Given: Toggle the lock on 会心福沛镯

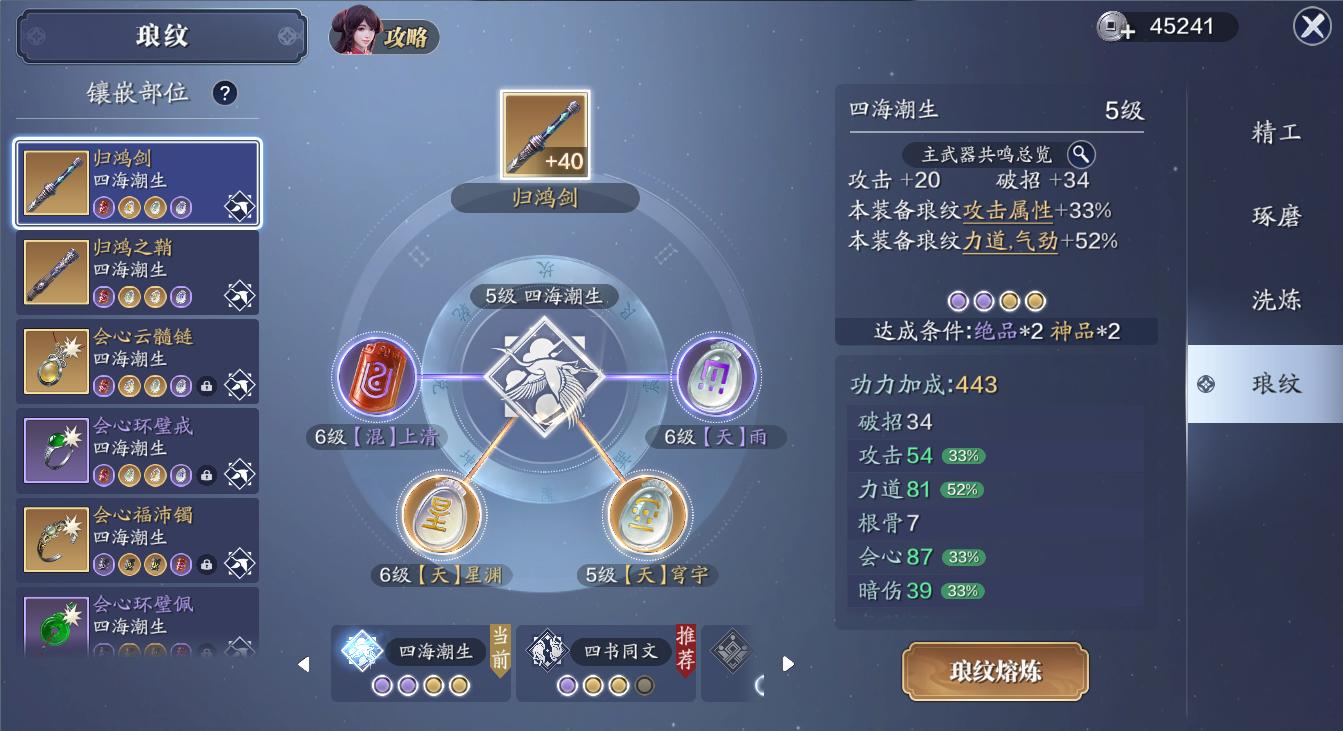Looking at the screenshot, I should [206, 564].
